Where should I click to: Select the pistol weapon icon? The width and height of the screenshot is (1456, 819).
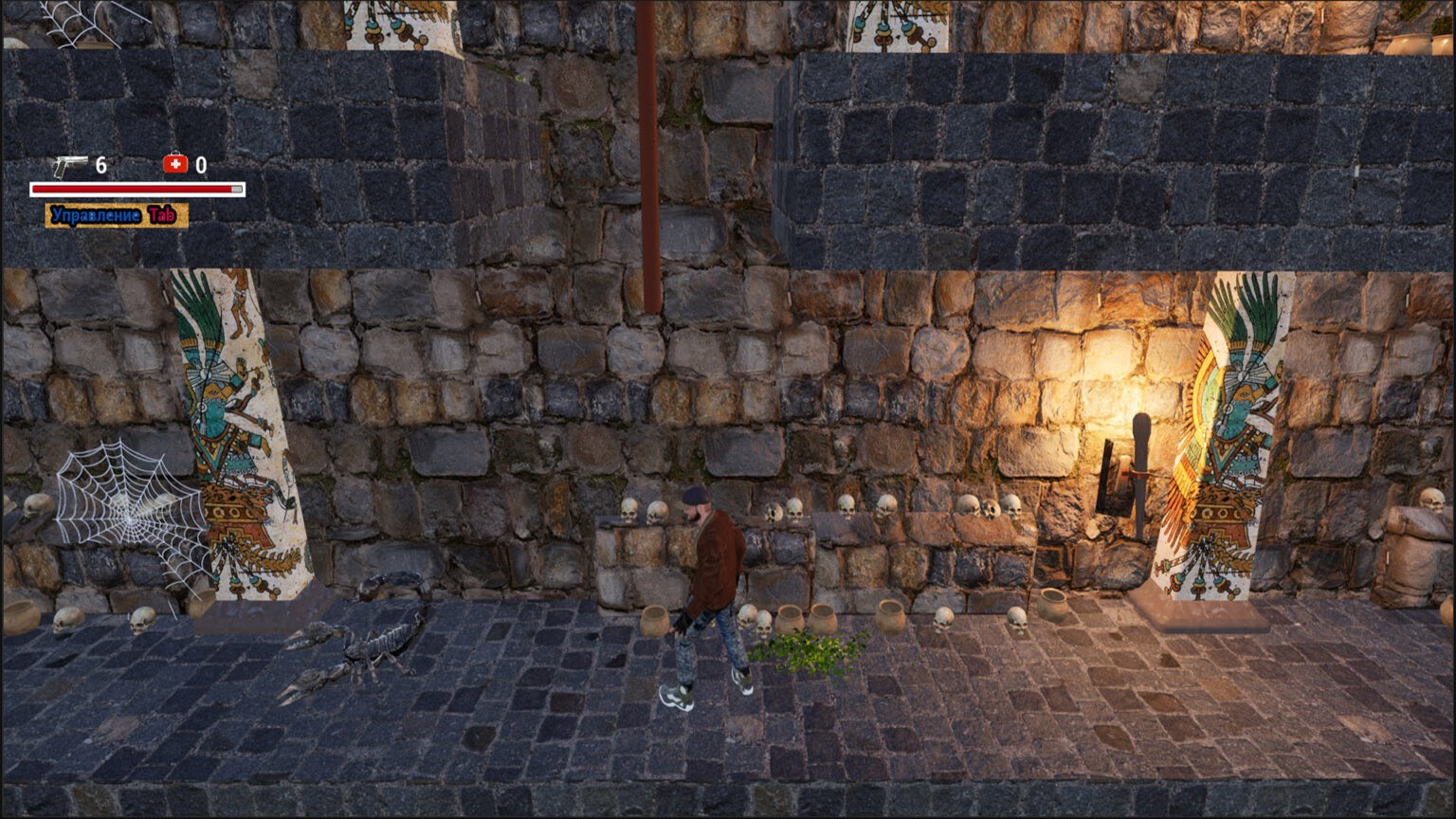click(69, 166)
